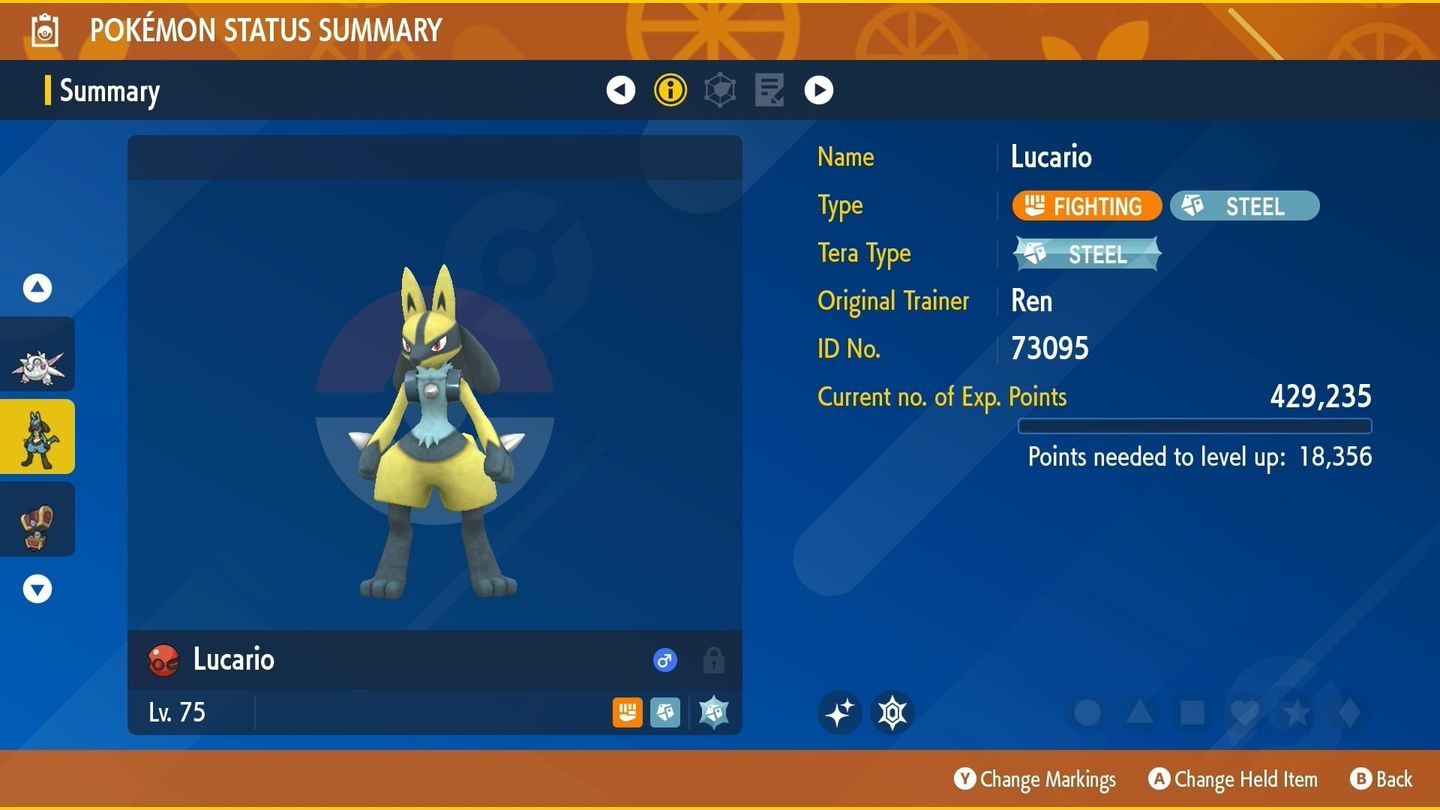Choose Change Held Item
This screenshot has width=1440, height=810.
[1233, 780]
